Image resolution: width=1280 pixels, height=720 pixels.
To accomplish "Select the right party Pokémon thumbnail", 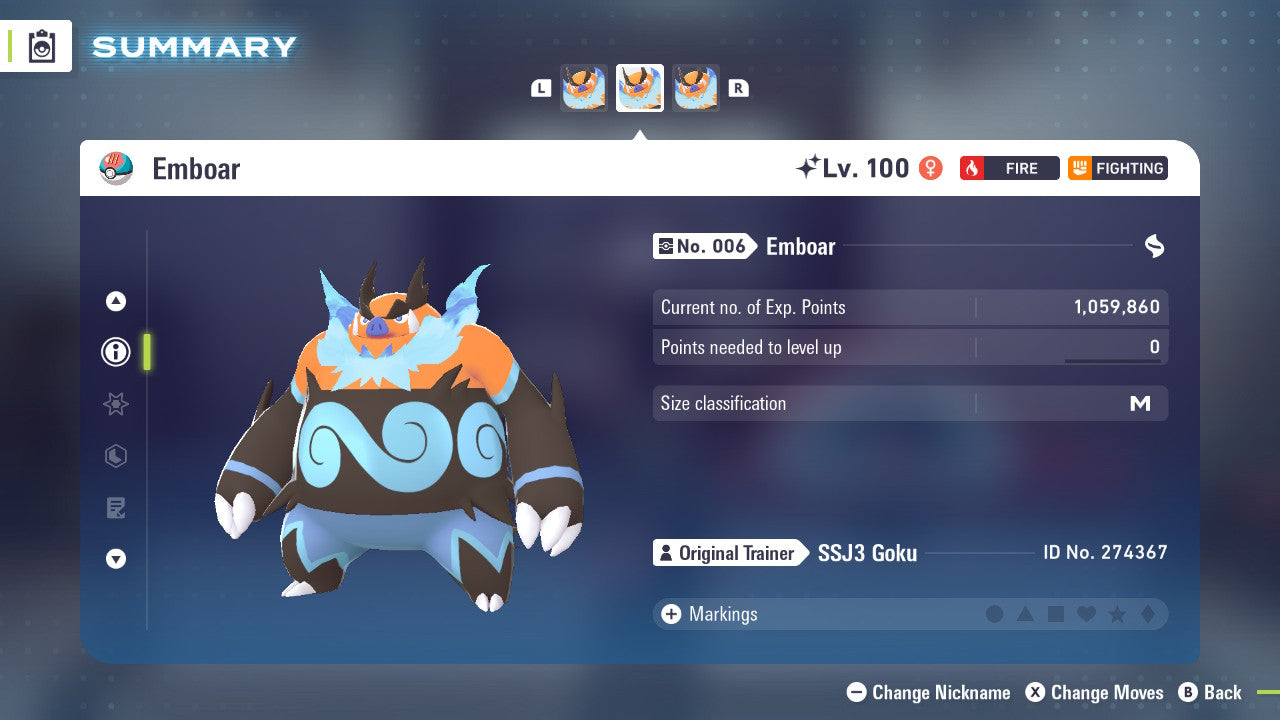I will (x=696, y=87).
